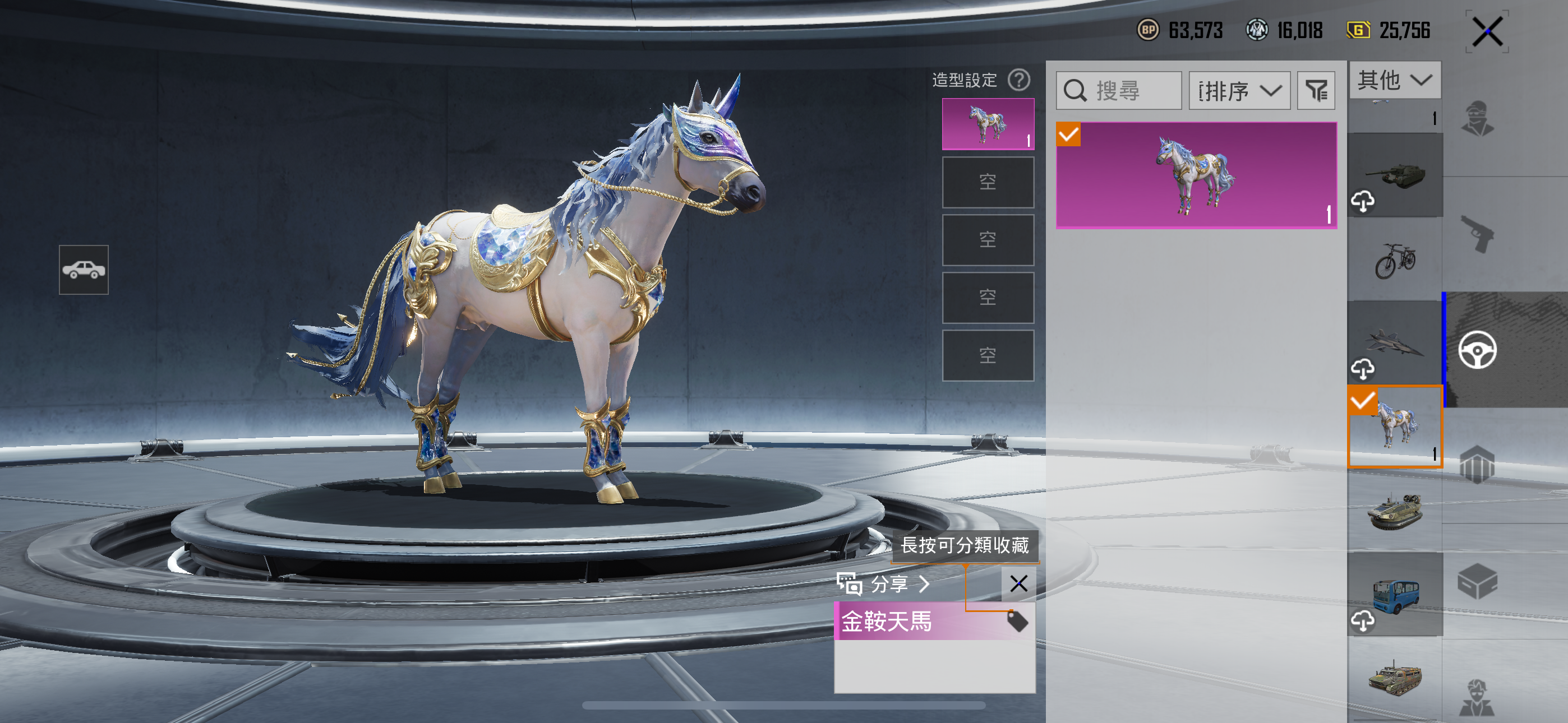Open the 排序 sort dropdown
Viewport: 1568px width, 723px height.
click(x=1239, y=91)
